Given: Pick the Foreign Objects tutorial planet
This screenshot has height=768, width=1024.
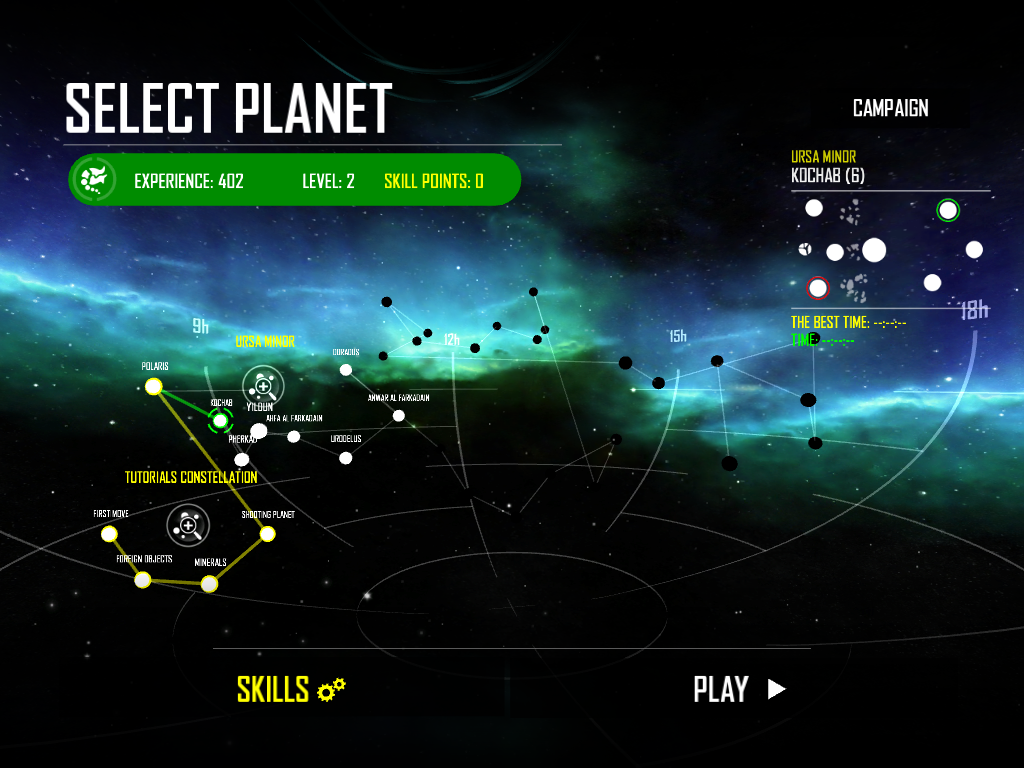Looking at the screenshot, I should pos(143,580).
